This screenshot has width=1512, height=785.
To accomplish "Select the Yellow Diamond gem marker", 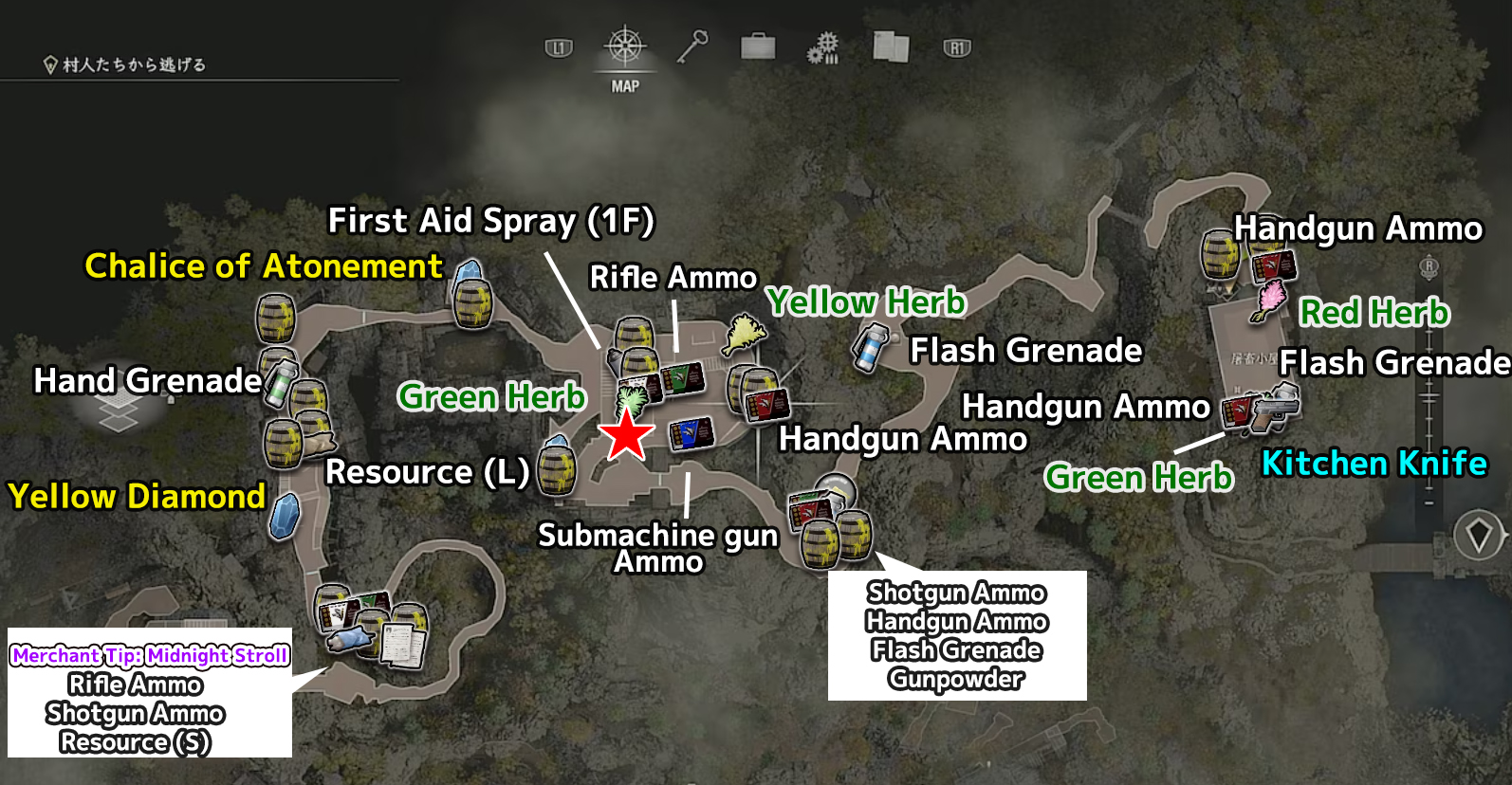I will point(285,517).
